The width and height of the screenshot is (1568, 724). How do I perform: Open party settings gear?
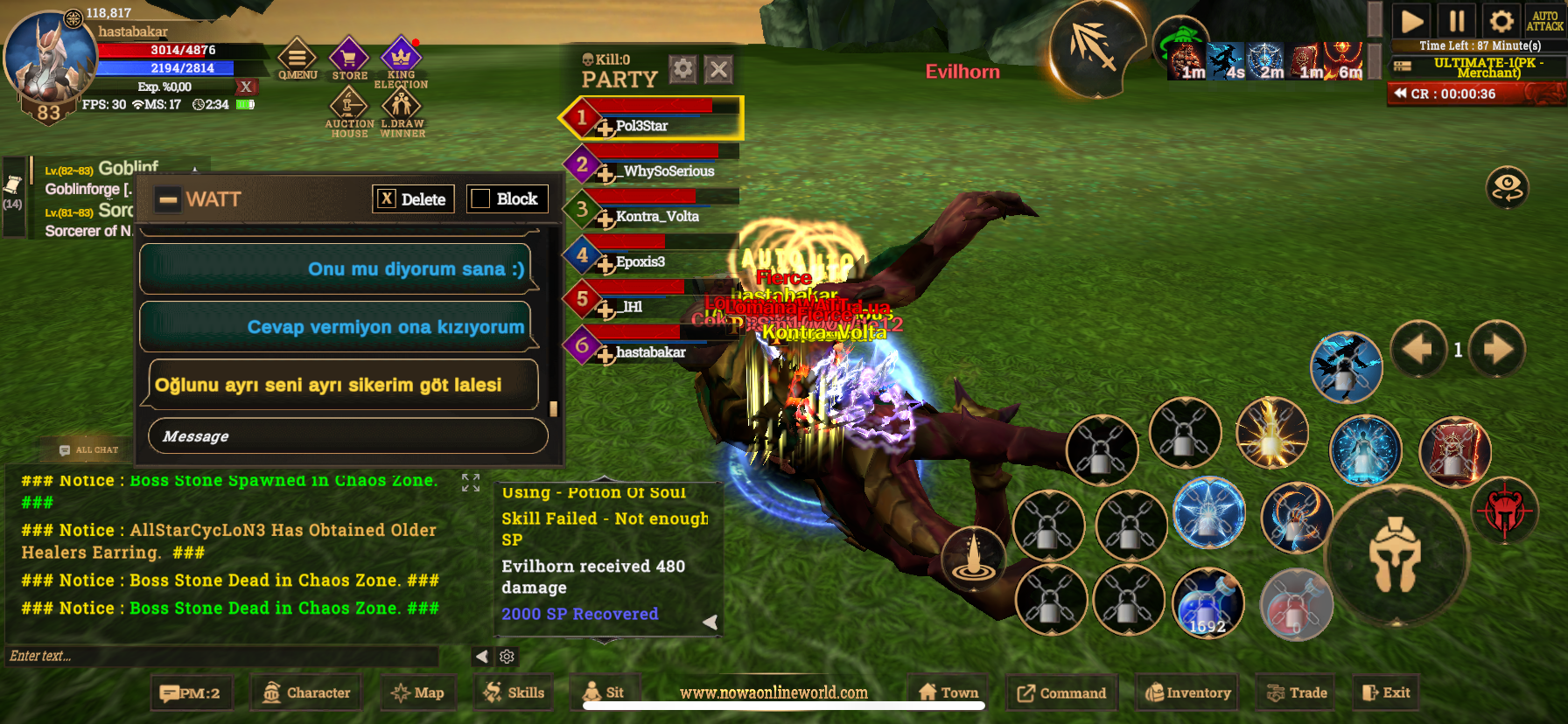682,69
